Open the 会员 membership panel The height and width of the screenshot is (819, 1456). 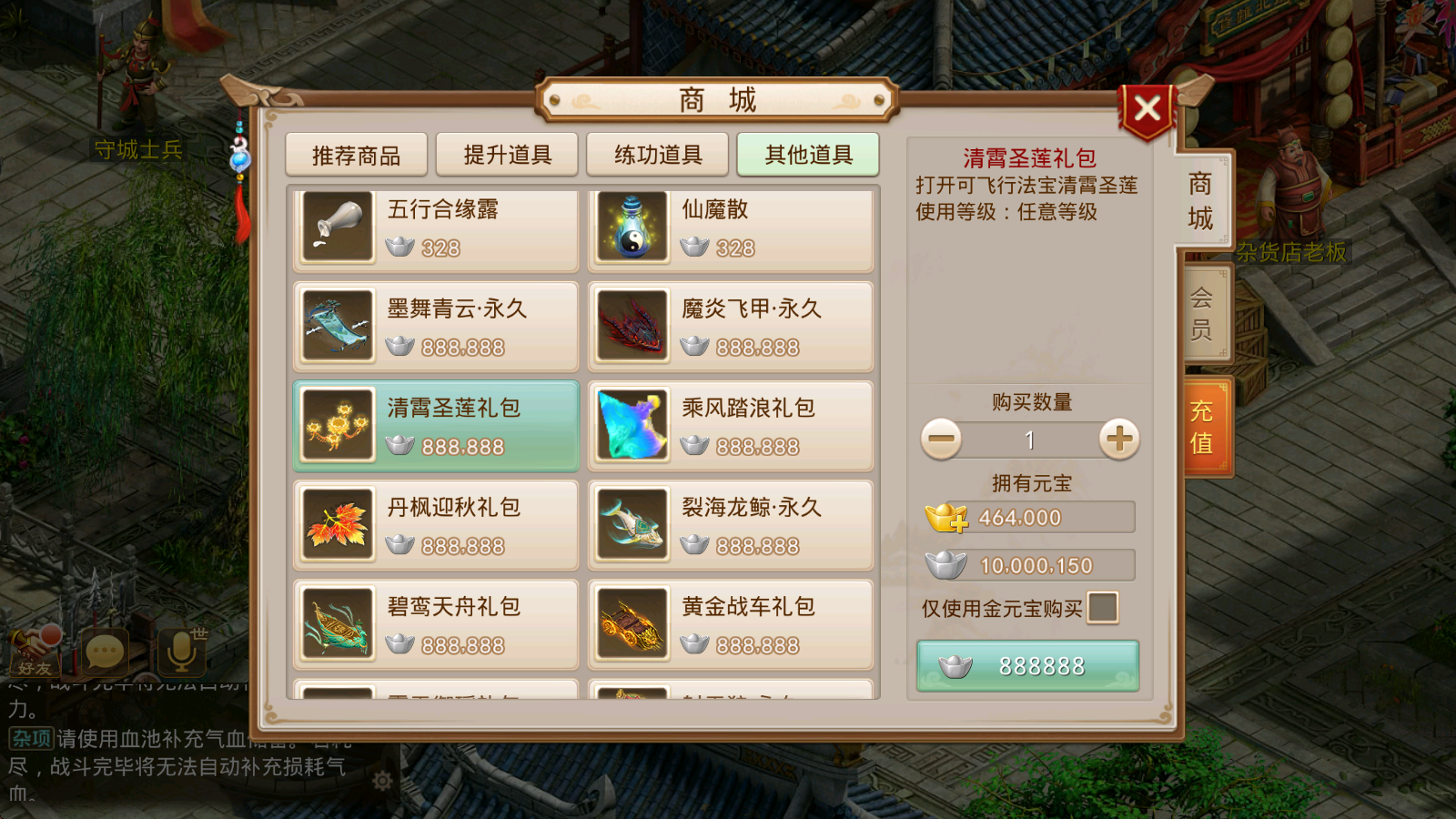[x=1200, y=313]
